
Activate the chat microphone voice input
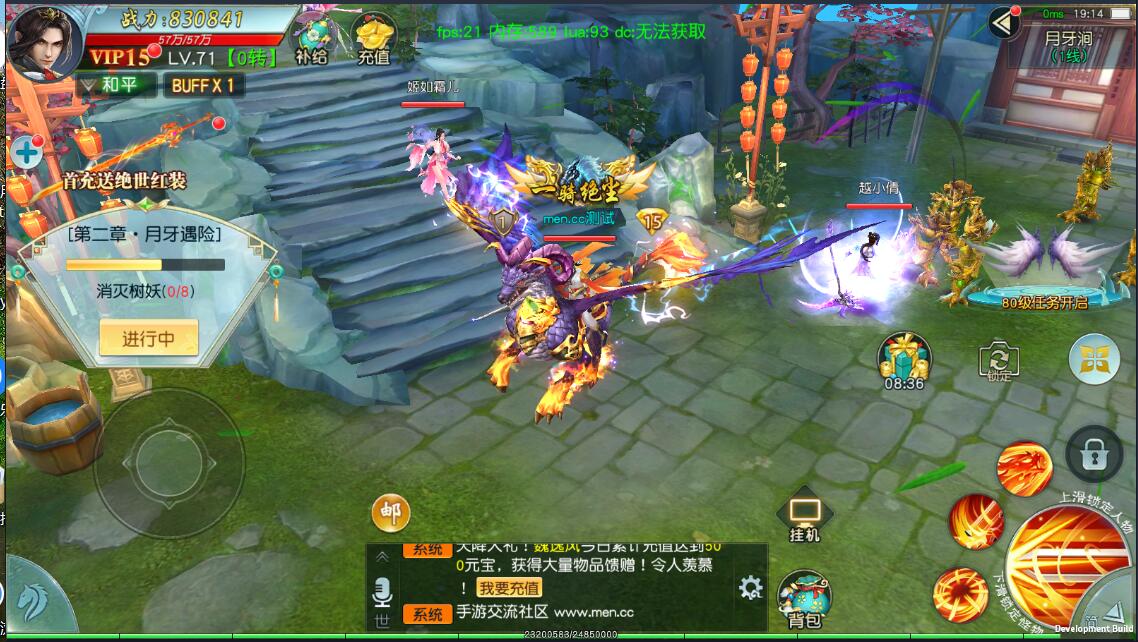[381, 592]
